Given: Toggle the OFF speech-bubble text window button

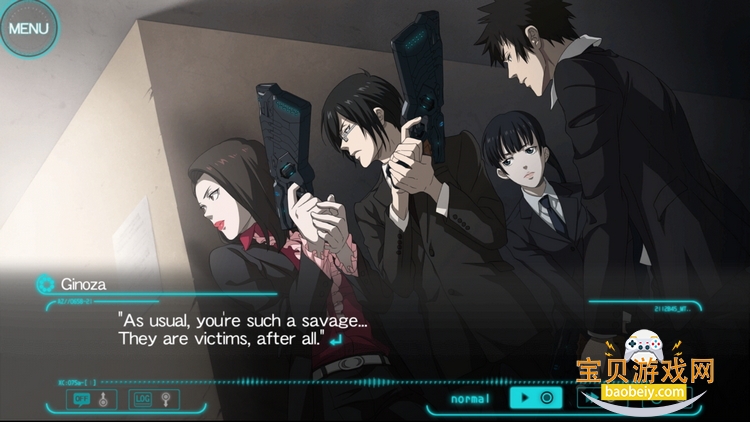Looking at the screenshot, I should click(x=81, y=398).
